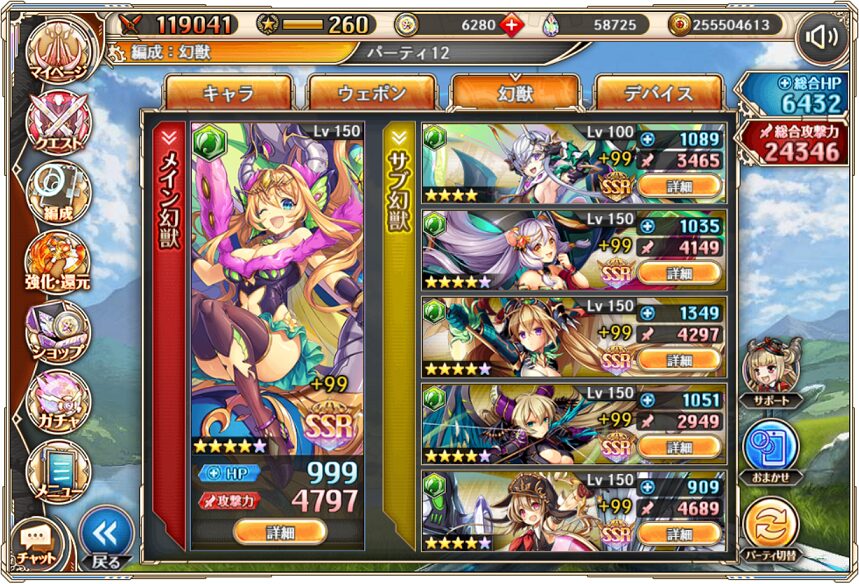Select the 幻獣 tab

click(x=515, y=93)
